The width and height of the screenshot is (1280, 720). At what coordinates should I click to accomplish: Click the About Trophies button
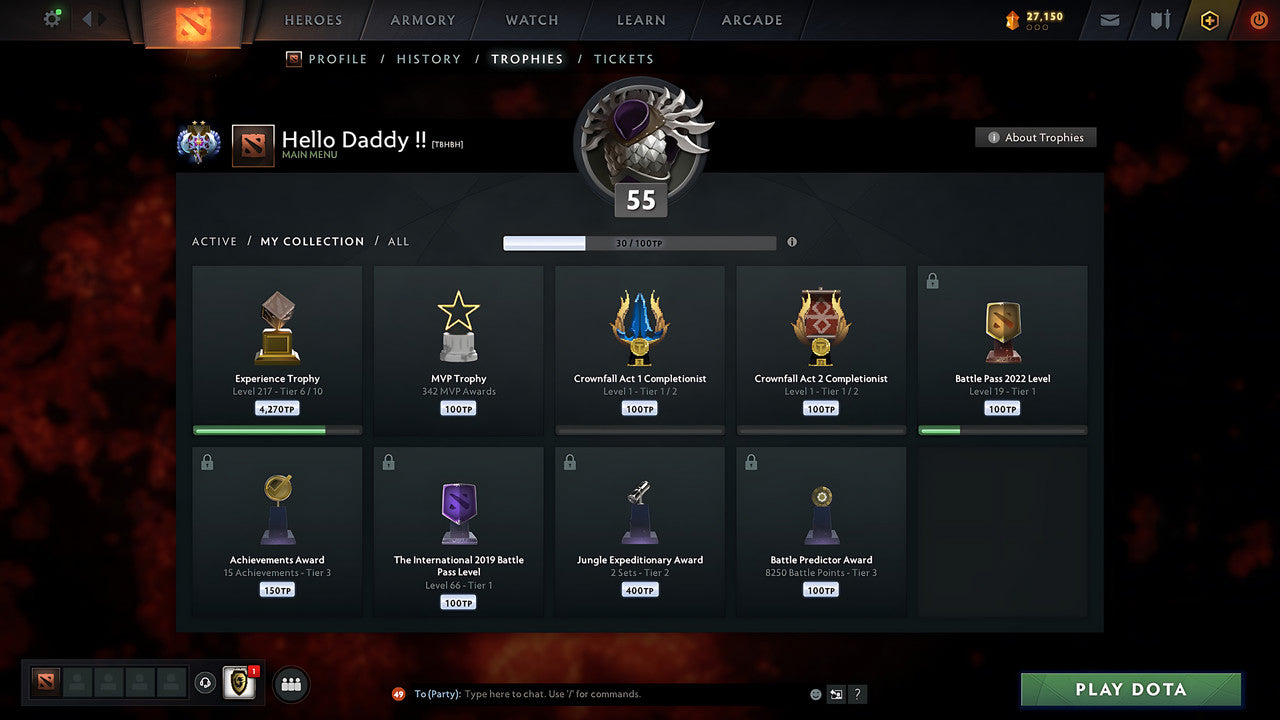click(1036, 137)
